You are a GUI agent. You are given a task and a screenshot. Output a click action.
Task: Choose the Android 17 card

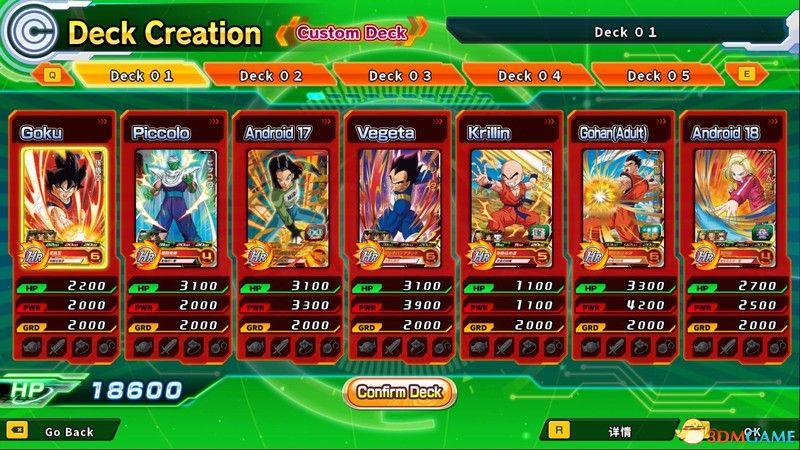pyautogui.click(x=288, y=200)
